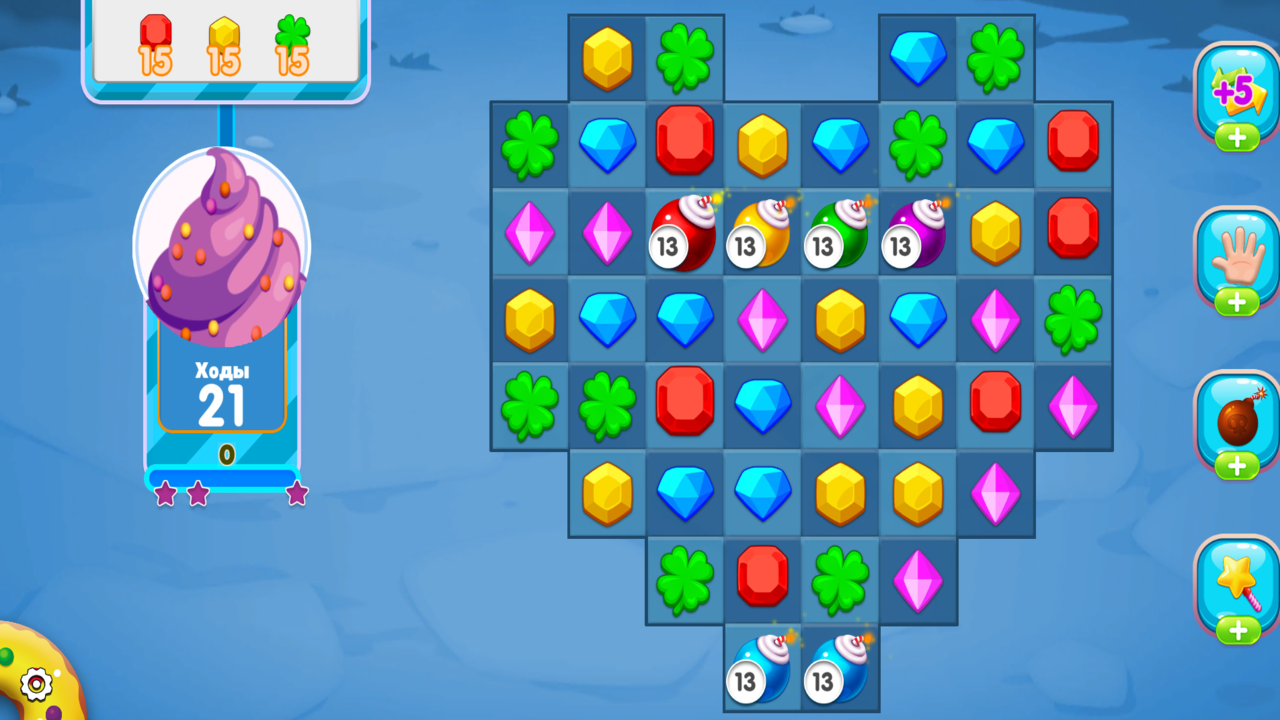1280x720 pixels.
Task: Click the yellow bomb with 13 timer
Action: [762, 232]
